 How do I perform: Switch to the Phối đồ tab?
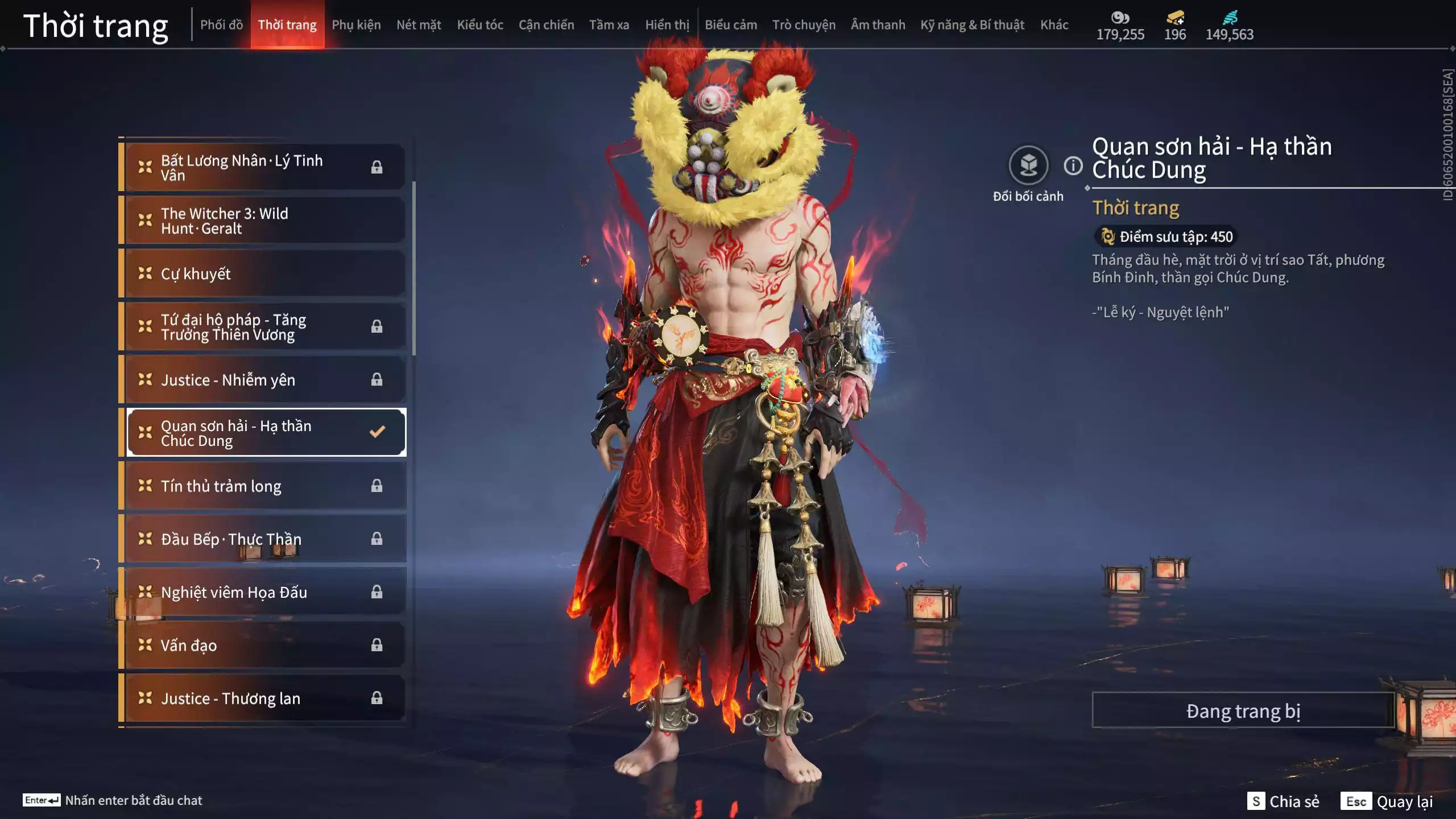coord(221,25)
